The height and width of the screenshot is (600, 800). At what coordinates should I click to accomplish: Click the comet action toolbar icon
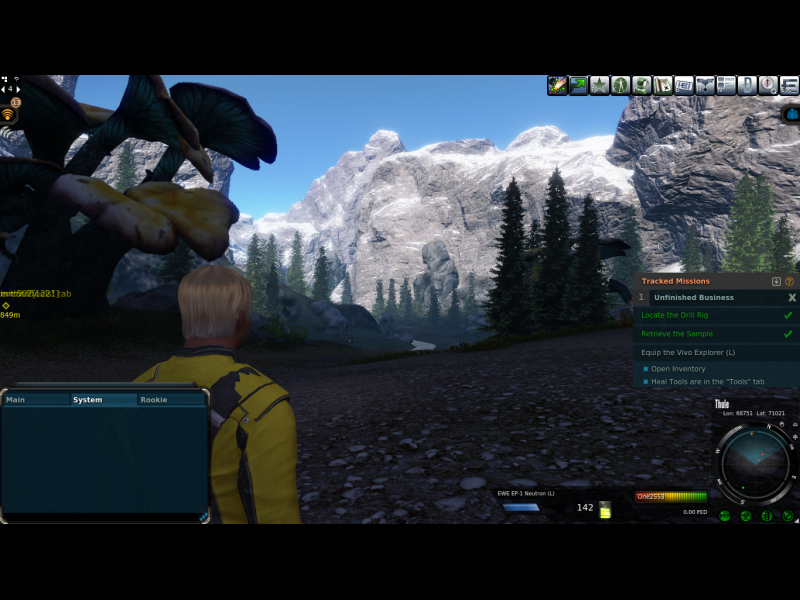(x=557, y=86)
